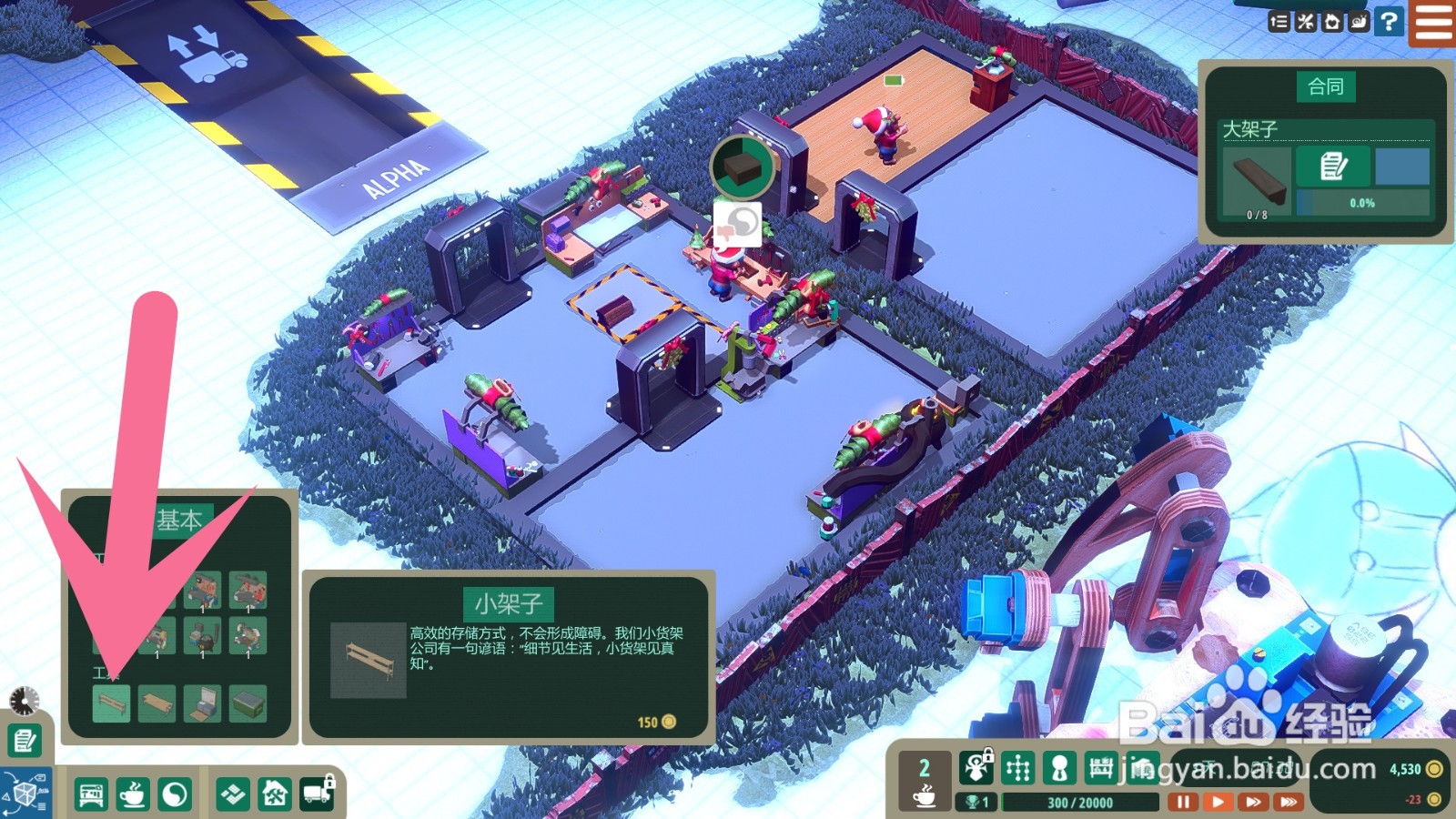The width and height of the screenshot is (1456, 819).
Task: Open the floor tiles build tool
Action: click(x=233, y=794)
